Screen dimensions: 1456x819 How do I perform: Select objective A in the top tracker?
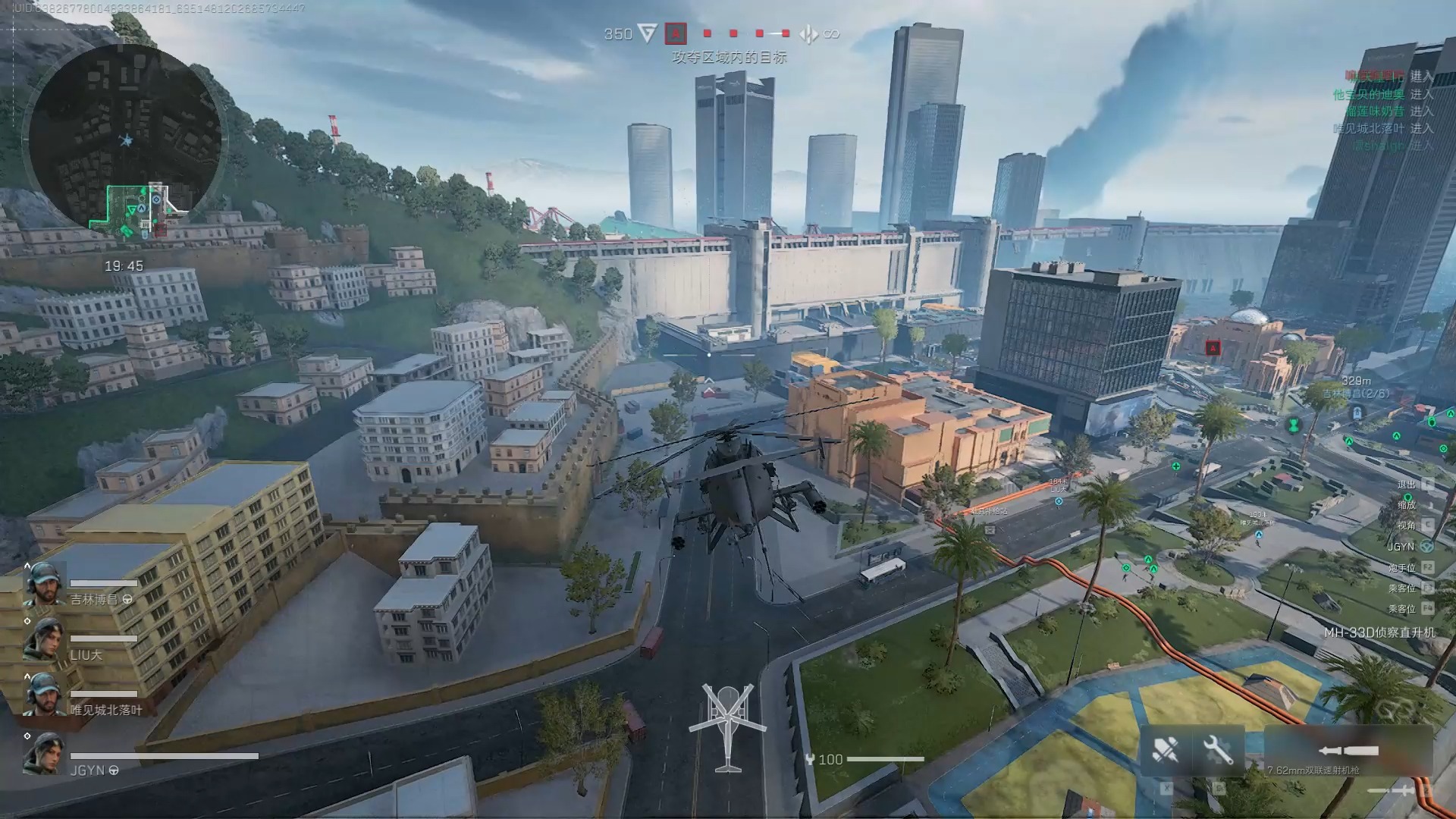[675, 33]
